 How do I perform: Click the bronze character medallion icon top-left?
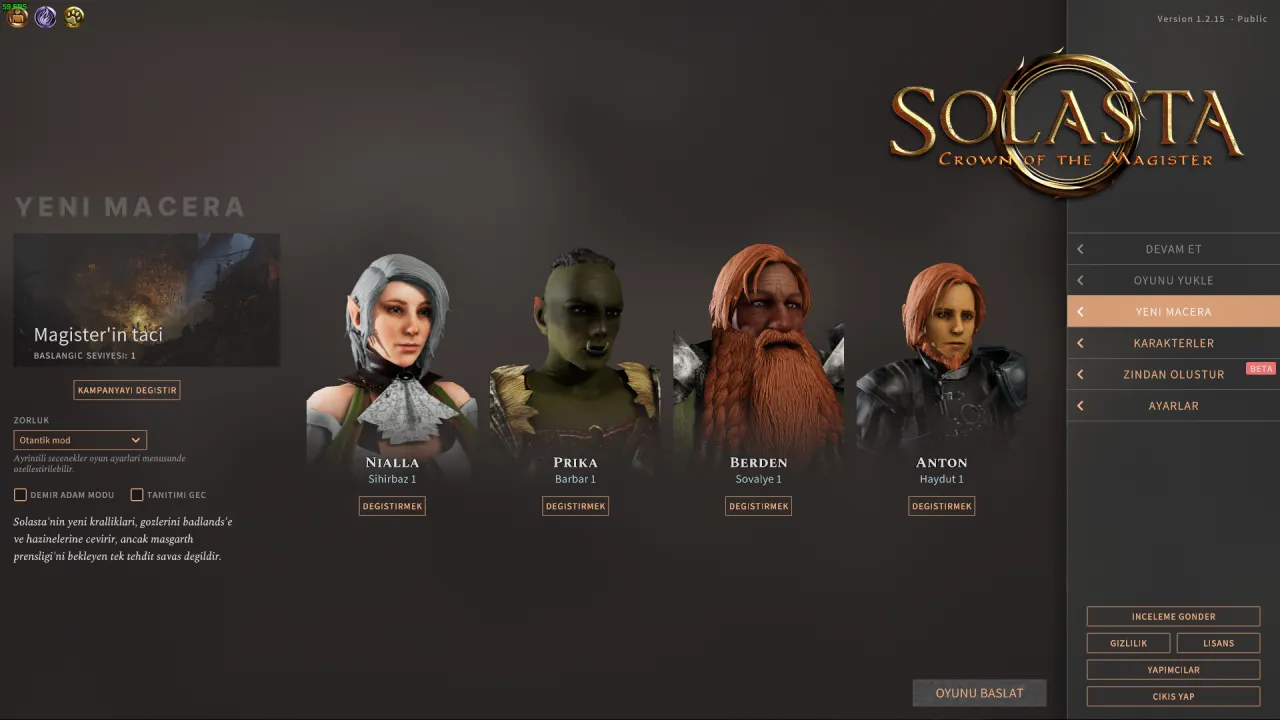(17, 17)
